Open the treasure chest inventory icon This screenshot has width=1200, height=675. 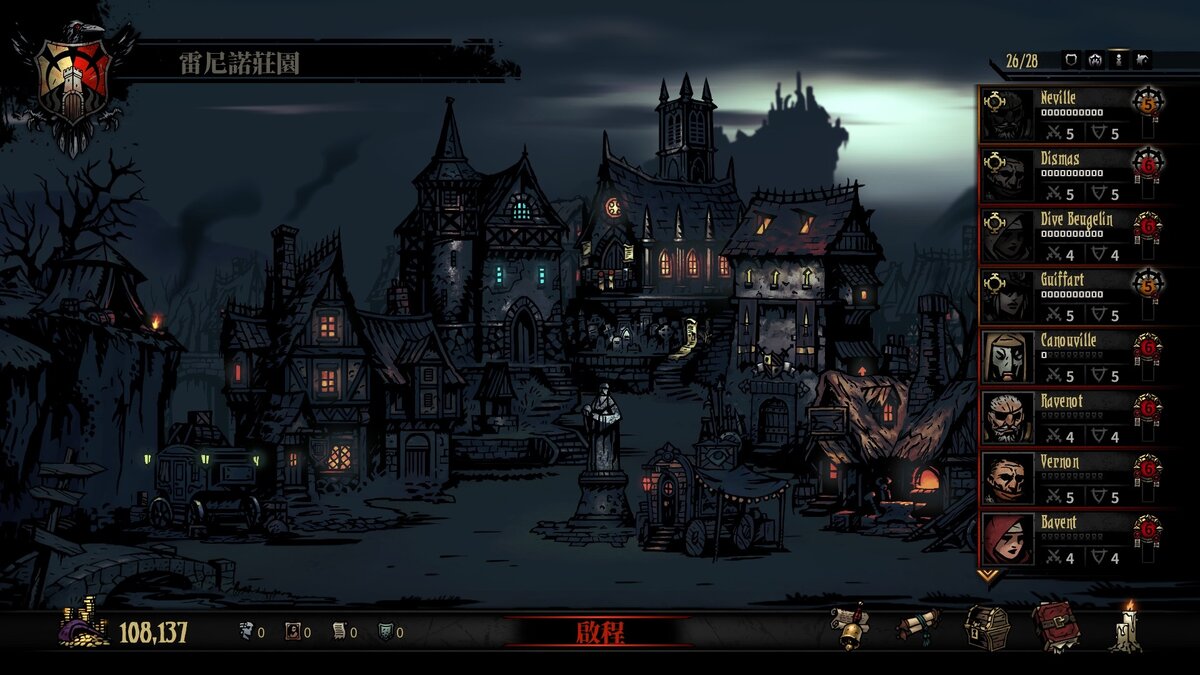pyautogui.click(x=986, y=628)
